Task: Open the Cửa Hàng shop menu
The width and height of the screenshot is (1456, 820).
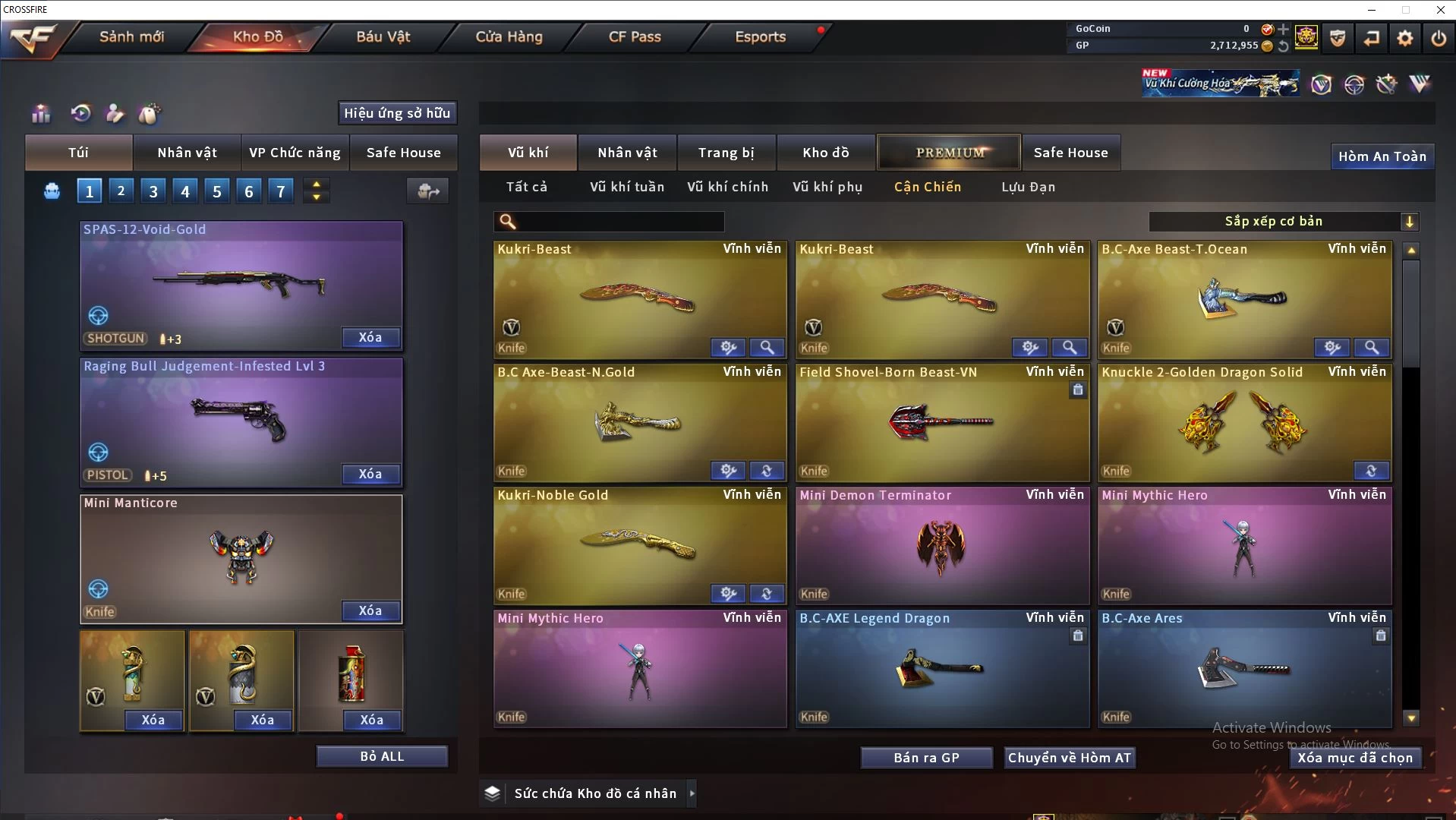Action: point(509,36)
